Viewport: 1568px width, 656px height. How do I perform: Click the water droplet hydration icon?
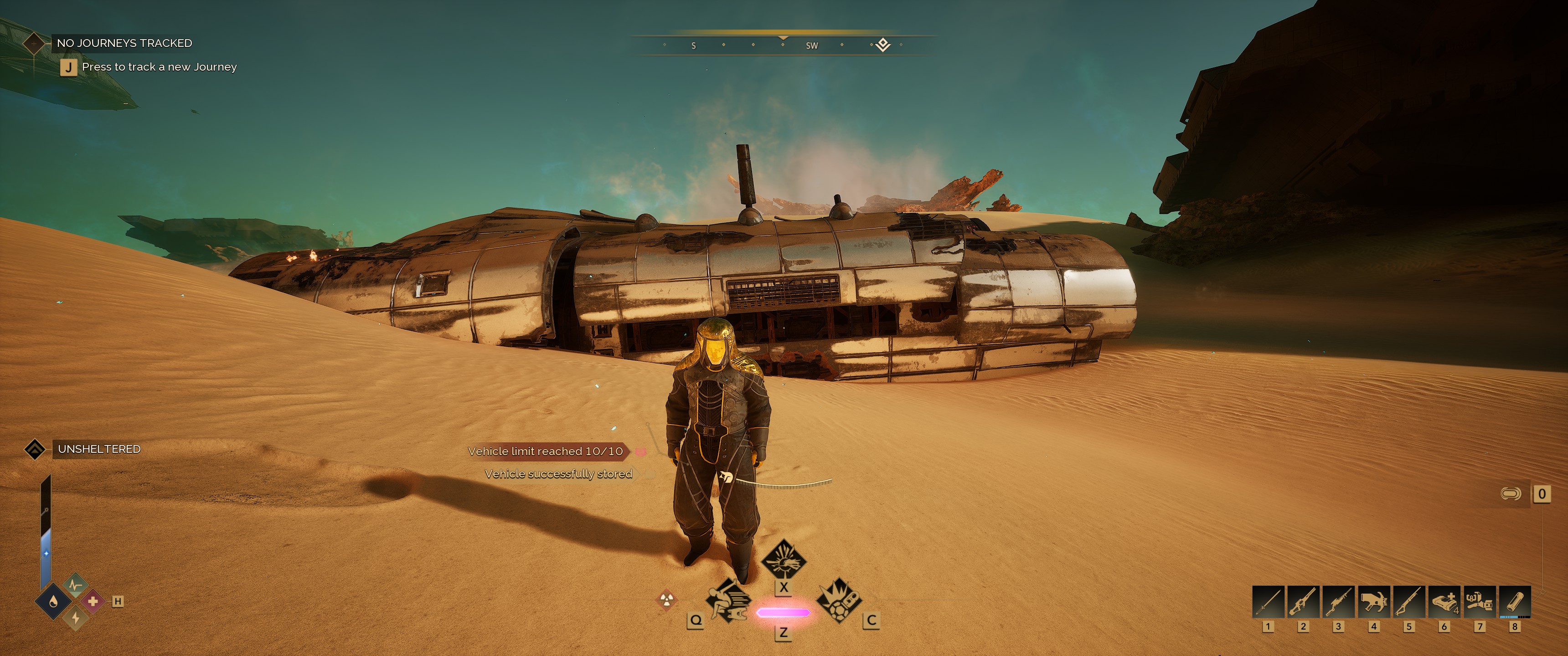[x=54, y=602]
